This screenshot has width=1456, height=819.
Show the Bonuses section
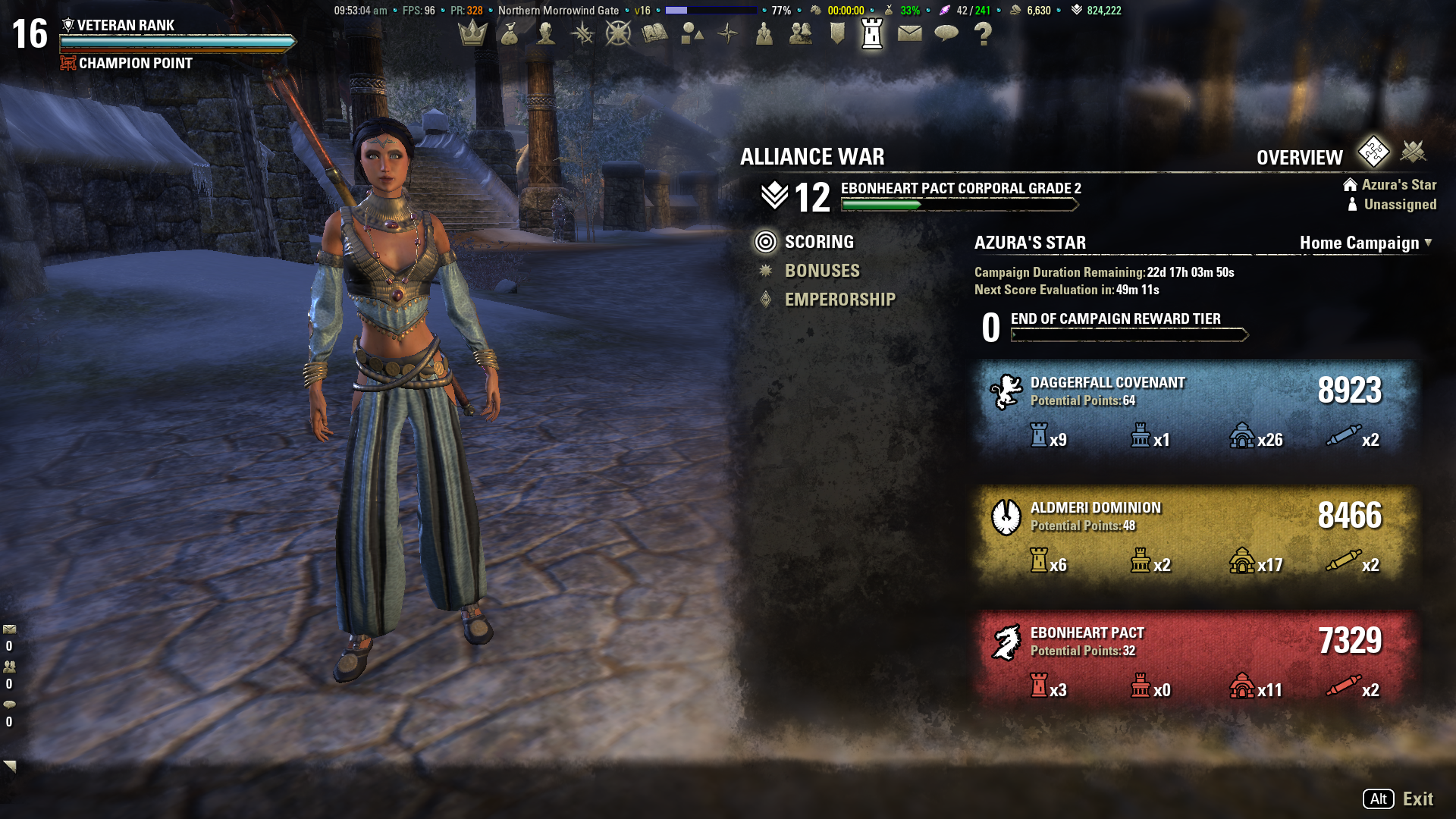[x=822, y=271]
